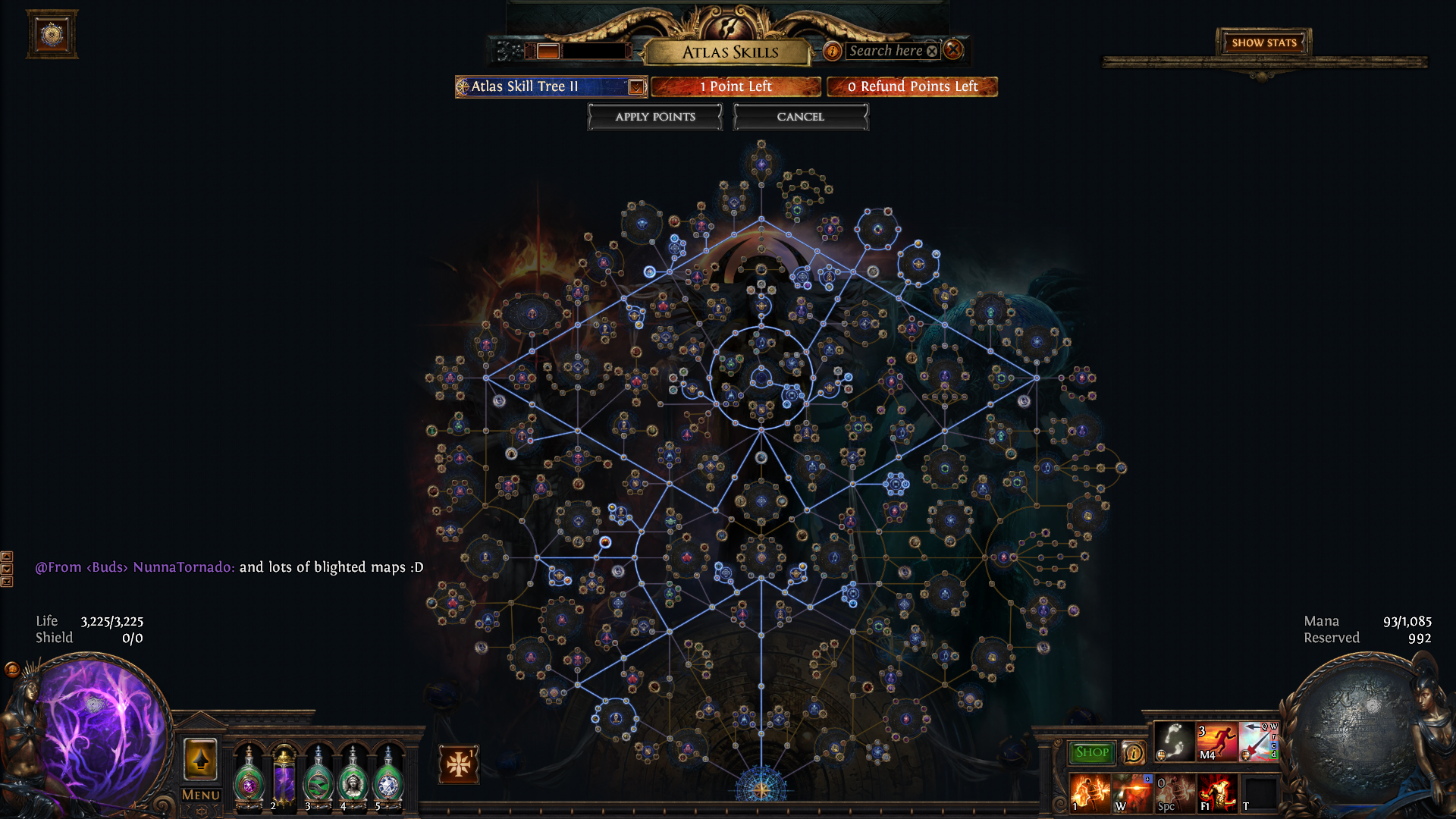Focus the atlas tree search field
The width and height of the screenshot is (1456, 819).
885,51
